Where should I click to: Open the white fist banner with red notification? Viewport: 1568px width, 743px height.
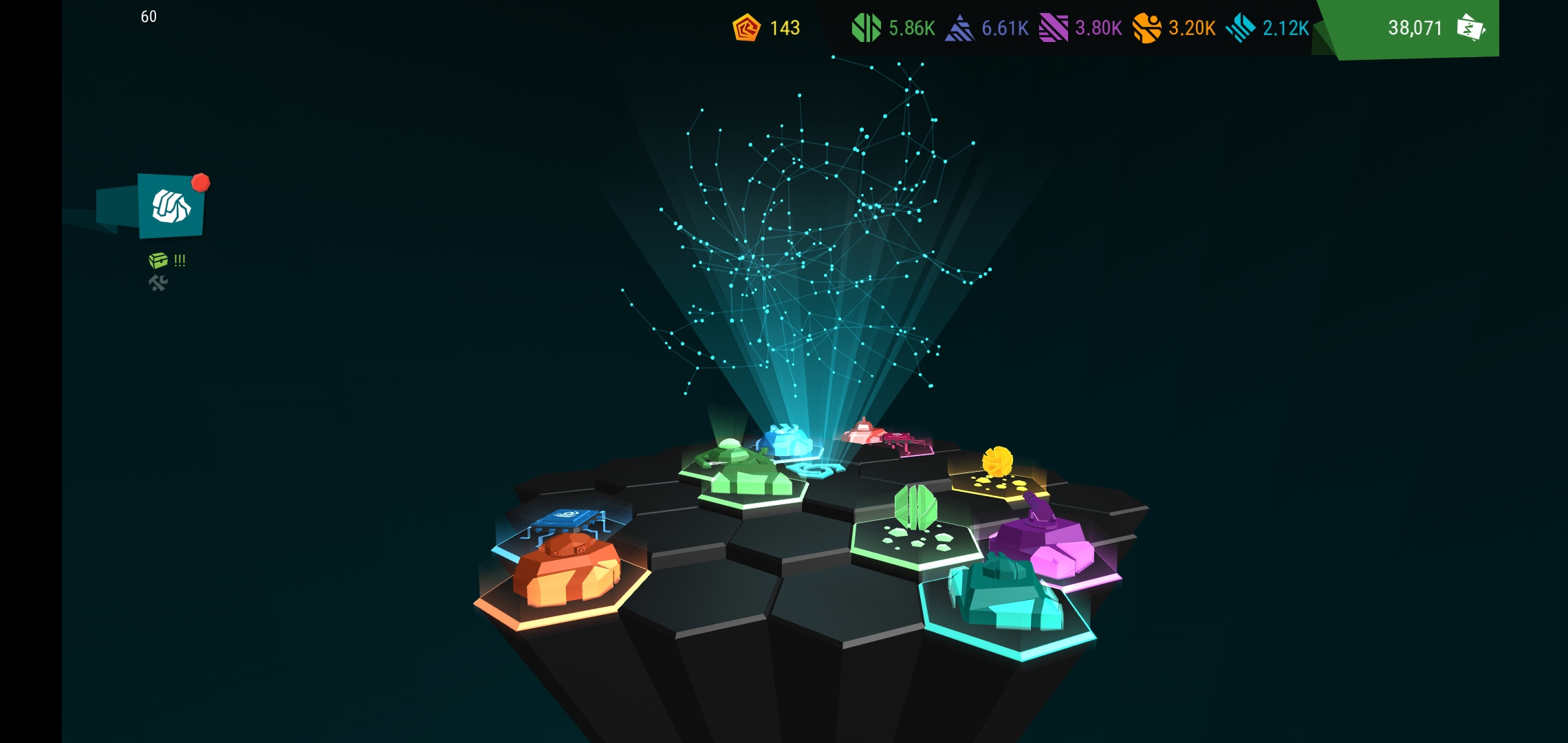pyautogui.click(x=171, y=206)
